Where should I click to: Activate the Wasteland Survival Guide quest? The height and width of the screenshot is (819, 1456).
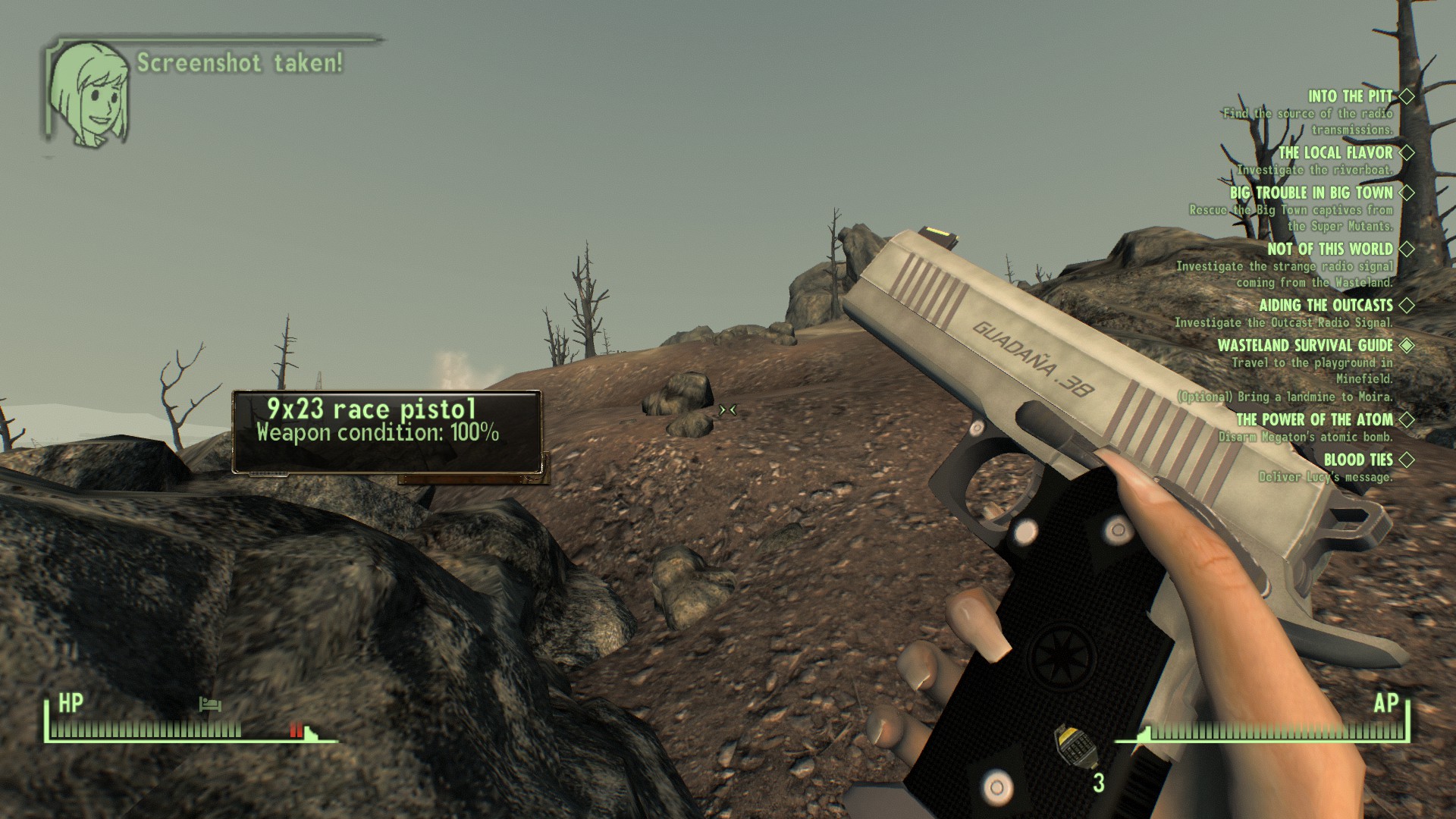click(x=1305, y=345)
